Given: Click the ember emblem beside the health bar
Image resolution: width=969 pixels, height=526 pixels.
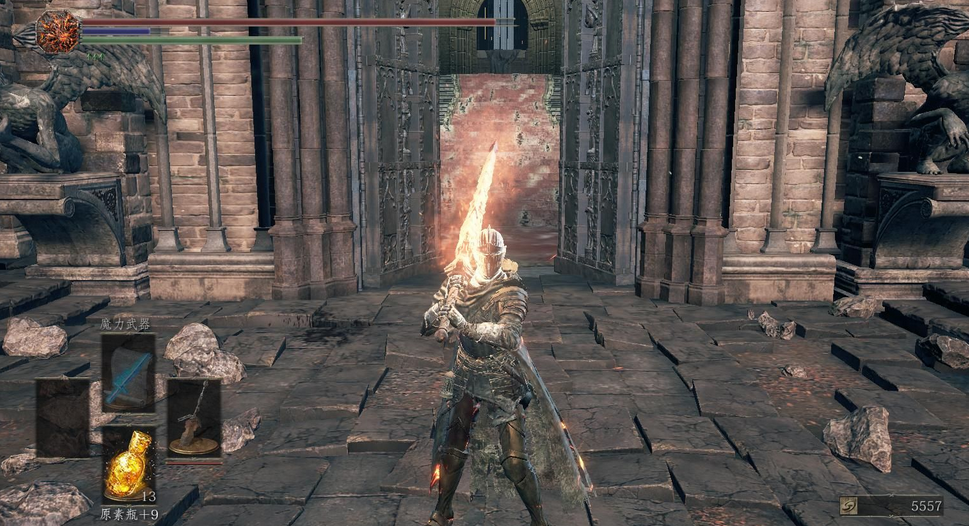Looking at the screenshot, I should 58,32.
